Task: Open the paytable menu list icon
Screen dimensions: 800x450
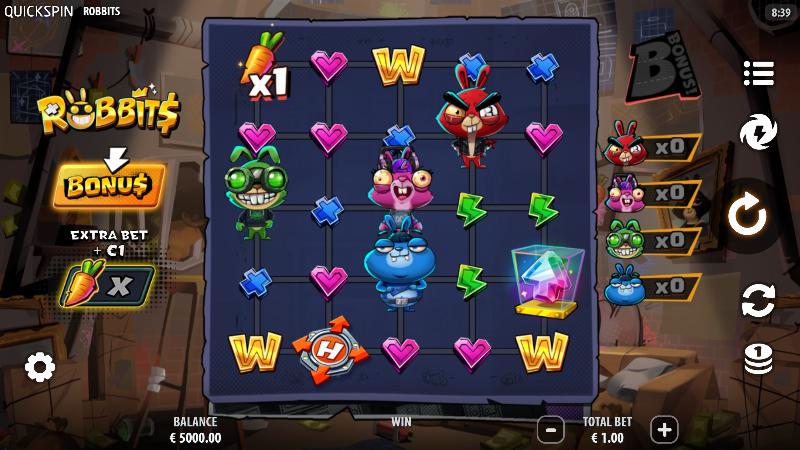Action: tap(759, 73)
